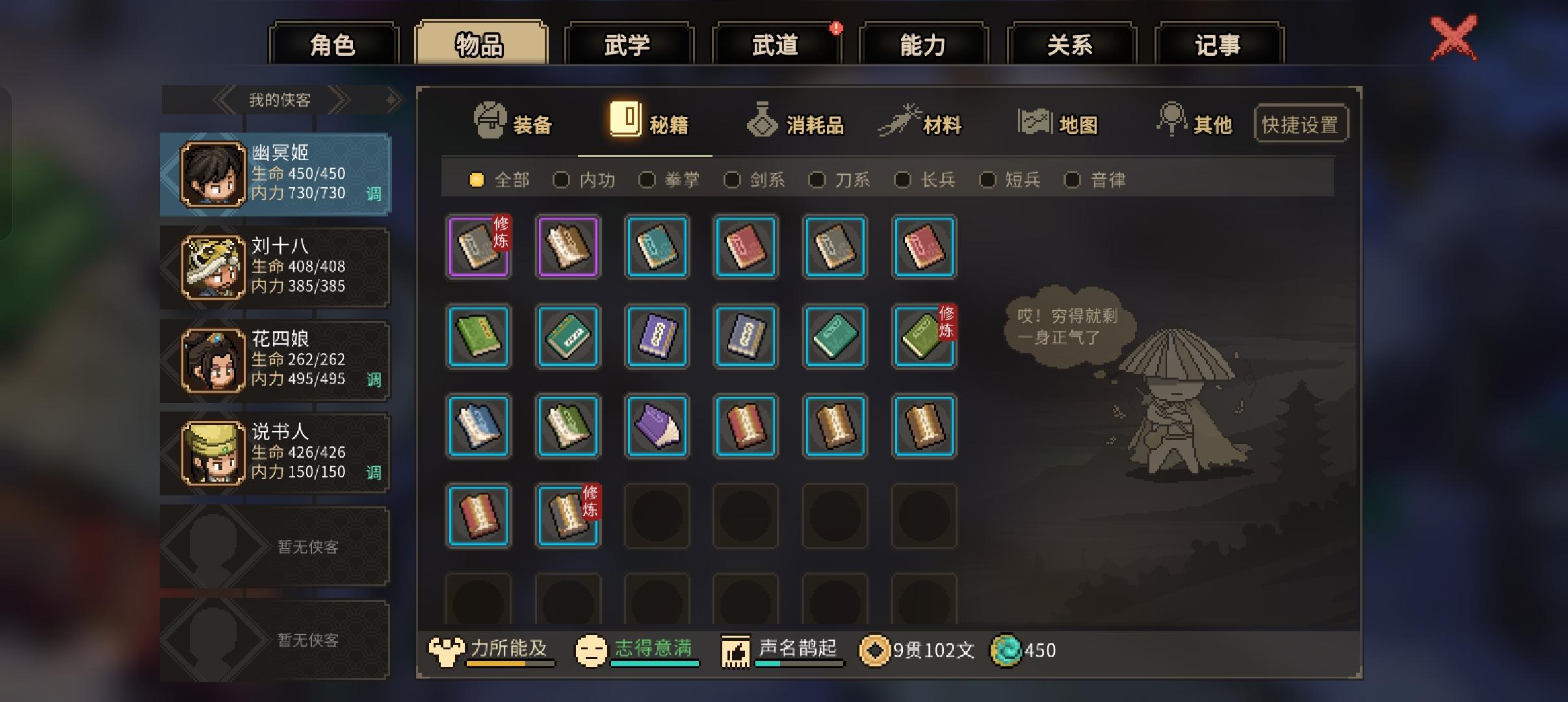
Task: Open the 地图 map category icon
Action: click(1036, 120)
